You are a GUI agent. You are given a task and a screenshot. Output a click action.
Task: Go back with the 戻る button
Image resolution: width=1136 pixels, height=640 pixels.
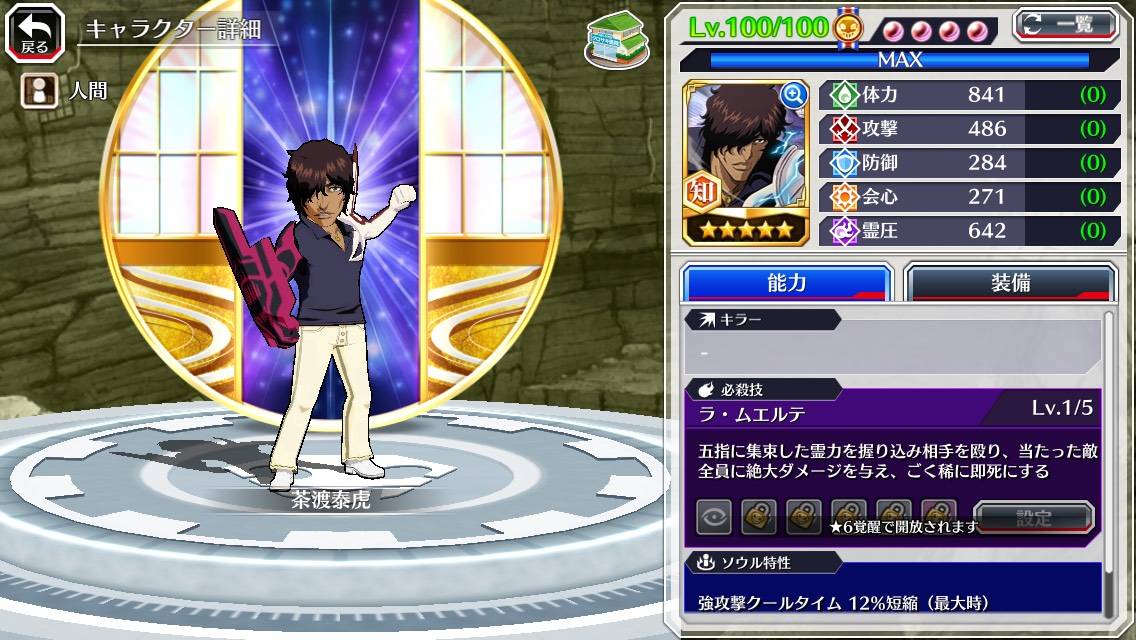(35, 34)
